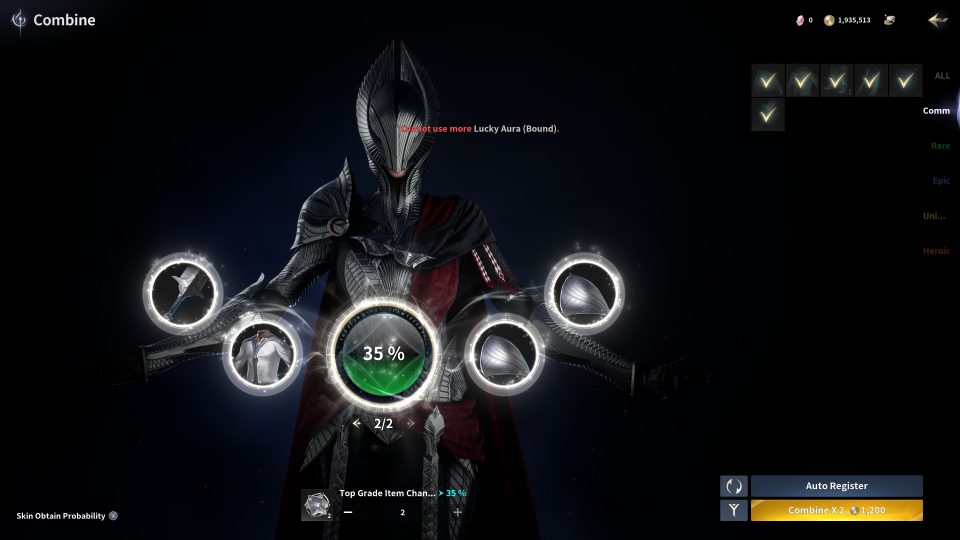Click the Auto Register button

tap(836, 486)
